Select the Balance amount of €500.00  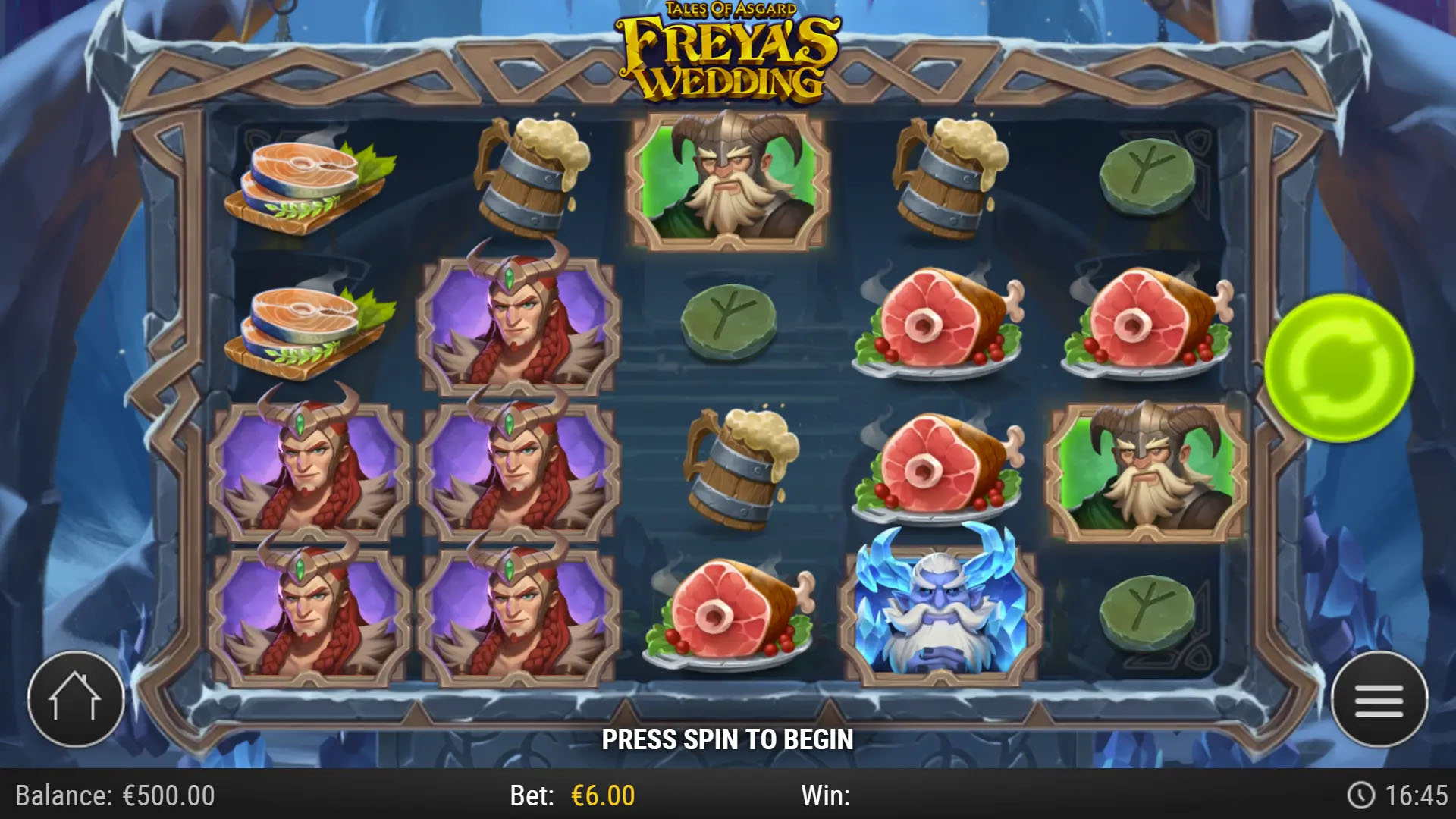pyautogui.click(x=114, y=796)
